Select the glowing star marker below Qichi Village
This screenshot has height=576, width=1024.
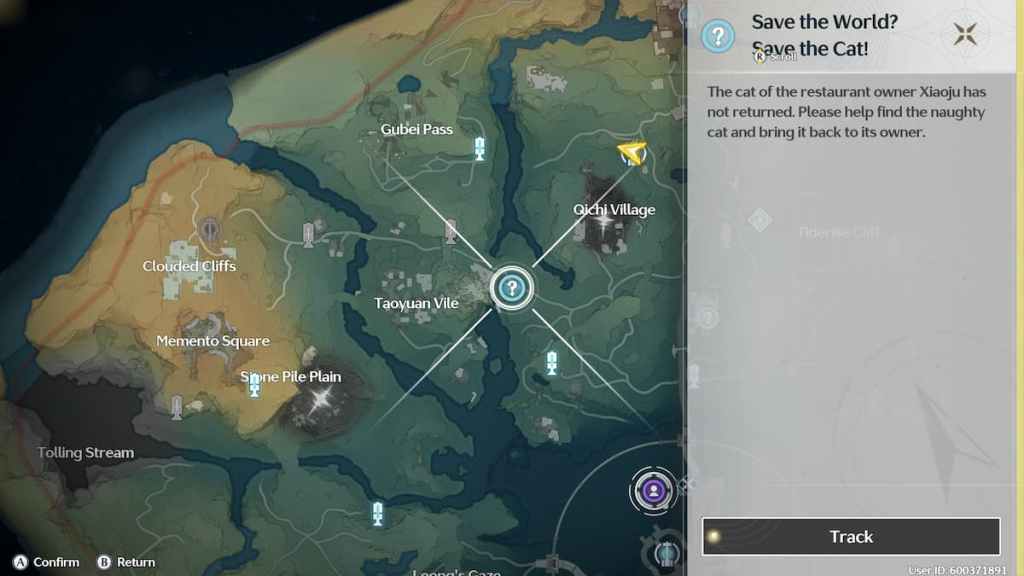click(x=603, y=226)
